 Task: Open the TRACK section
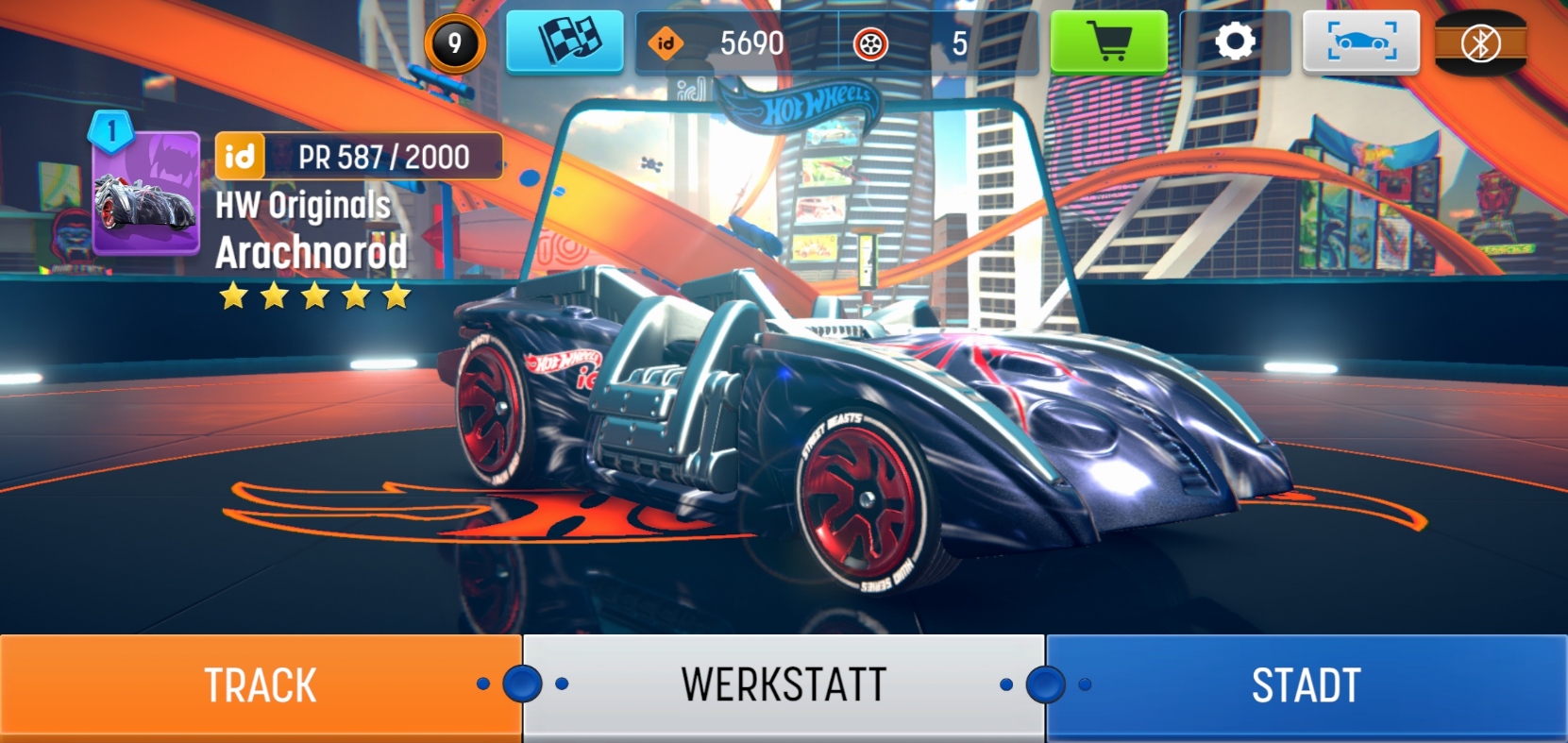[260, 686]
